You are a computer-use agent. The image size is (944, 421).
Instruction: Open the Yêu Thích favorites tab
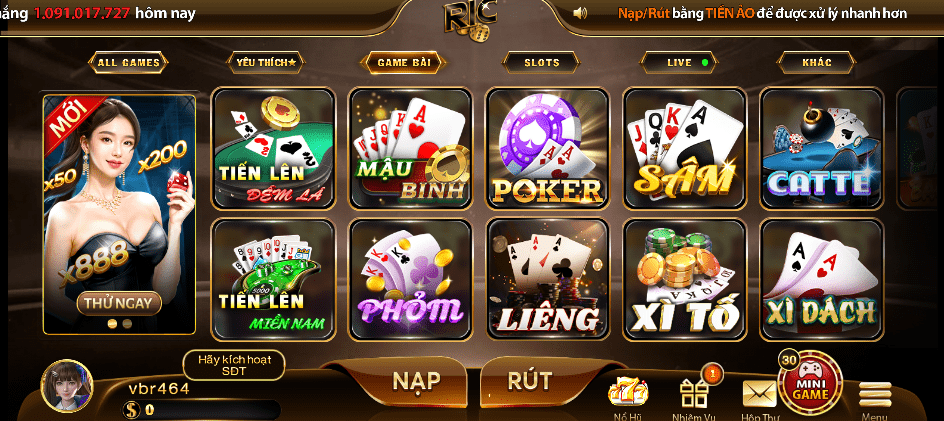[265, 62]
